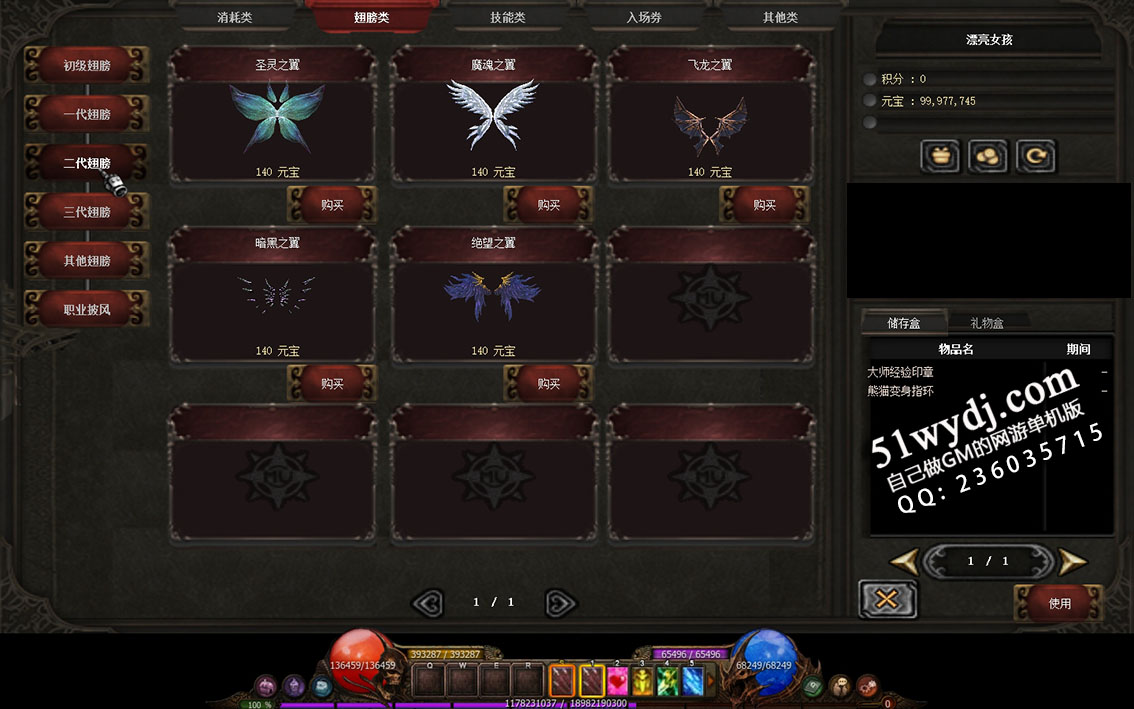1134x709 pixels.
Task: Choose the 初级翅膀 subcategory
Action: pos(87,66)
